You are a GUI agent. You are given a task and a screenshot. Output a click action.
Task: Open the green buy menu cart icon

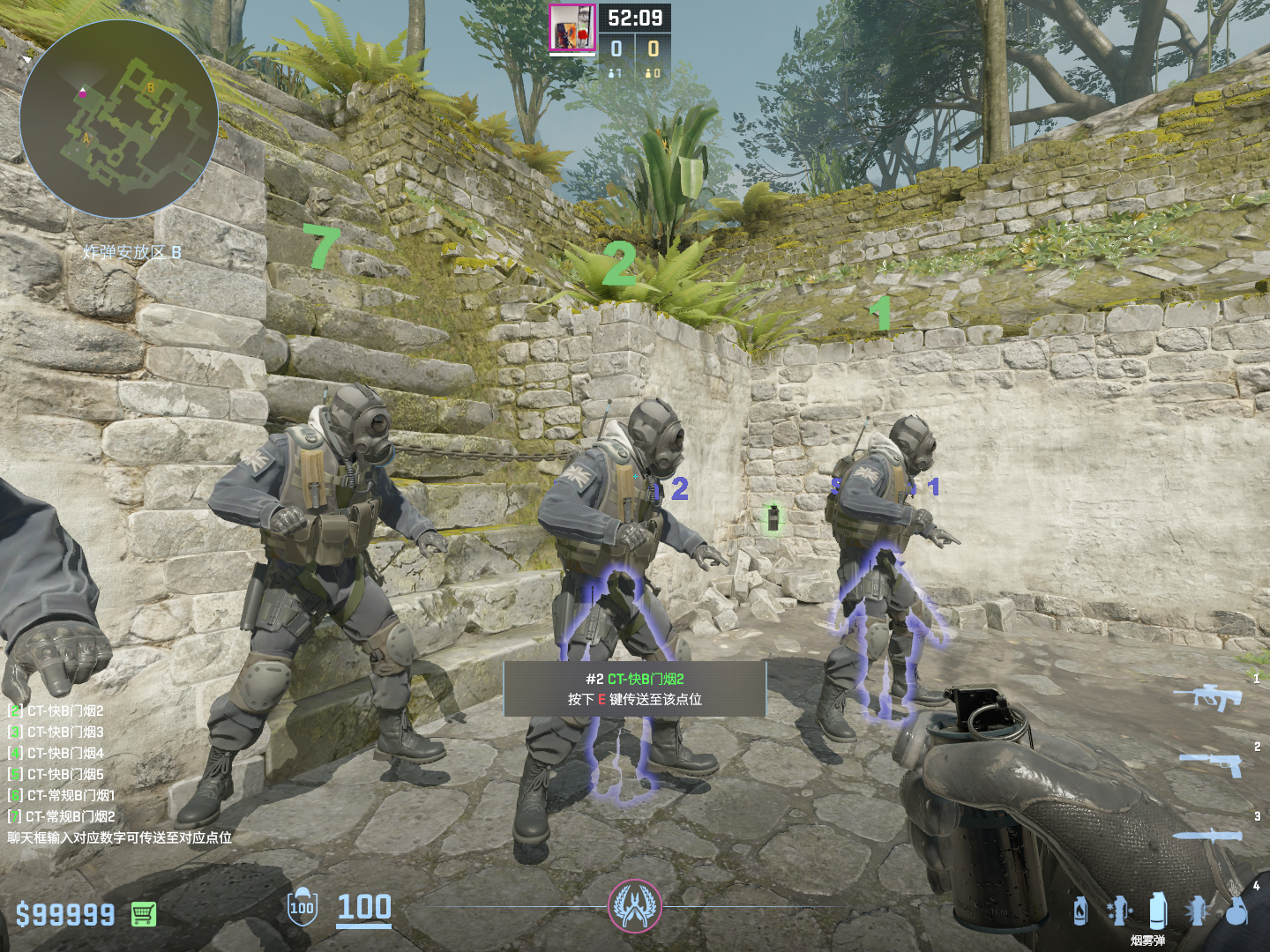[x=144, y=914]
